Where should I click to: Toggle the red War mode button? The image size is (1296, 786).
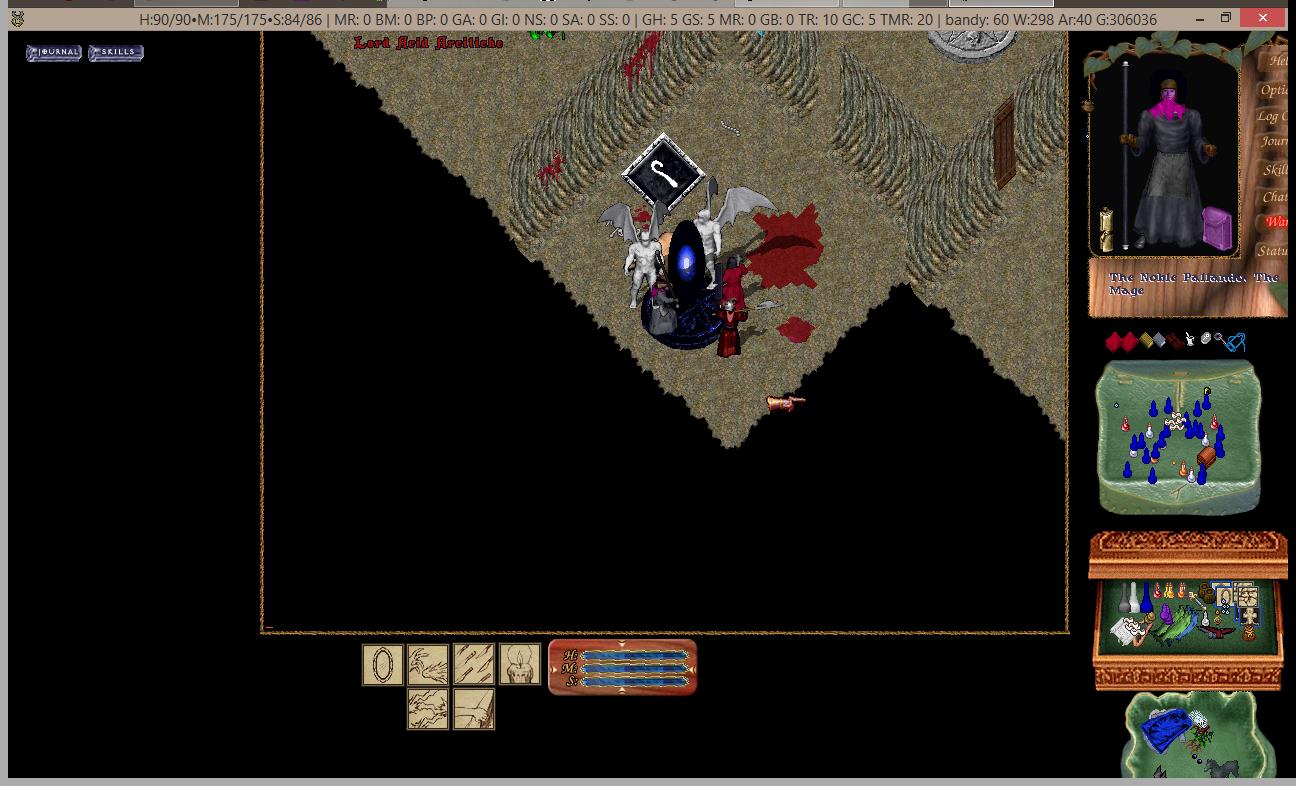tap(1276, 222)
